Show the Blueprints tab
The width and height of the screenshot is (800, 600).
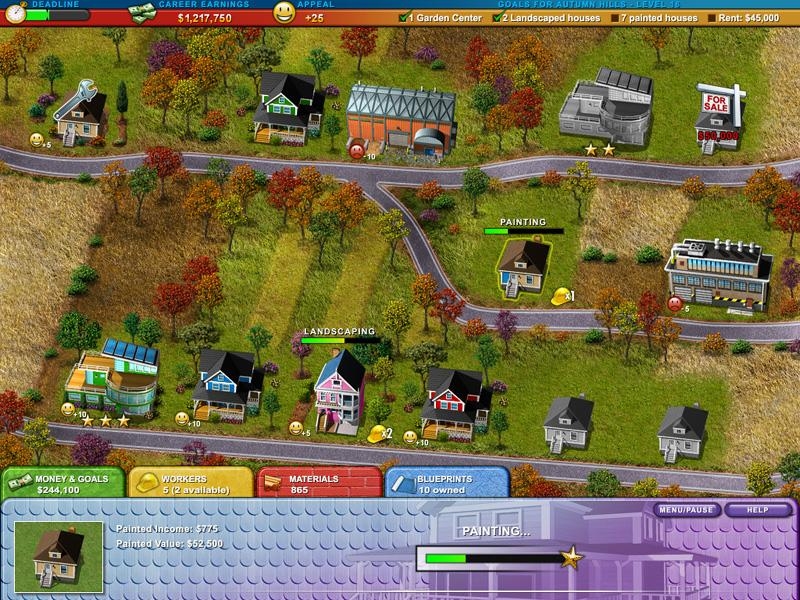click(446, 484)
